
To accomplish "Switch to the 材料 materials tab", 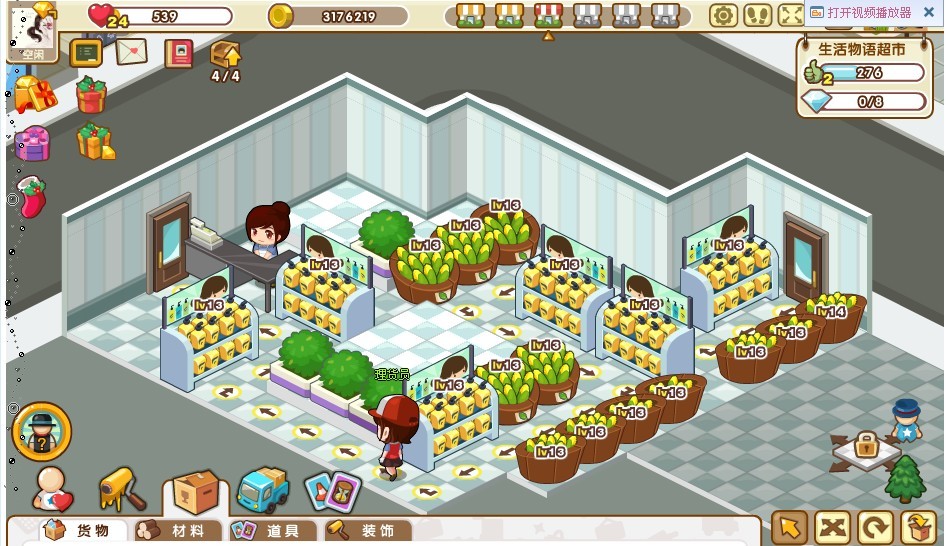I will pyautogui.click(x=172, y=531).
